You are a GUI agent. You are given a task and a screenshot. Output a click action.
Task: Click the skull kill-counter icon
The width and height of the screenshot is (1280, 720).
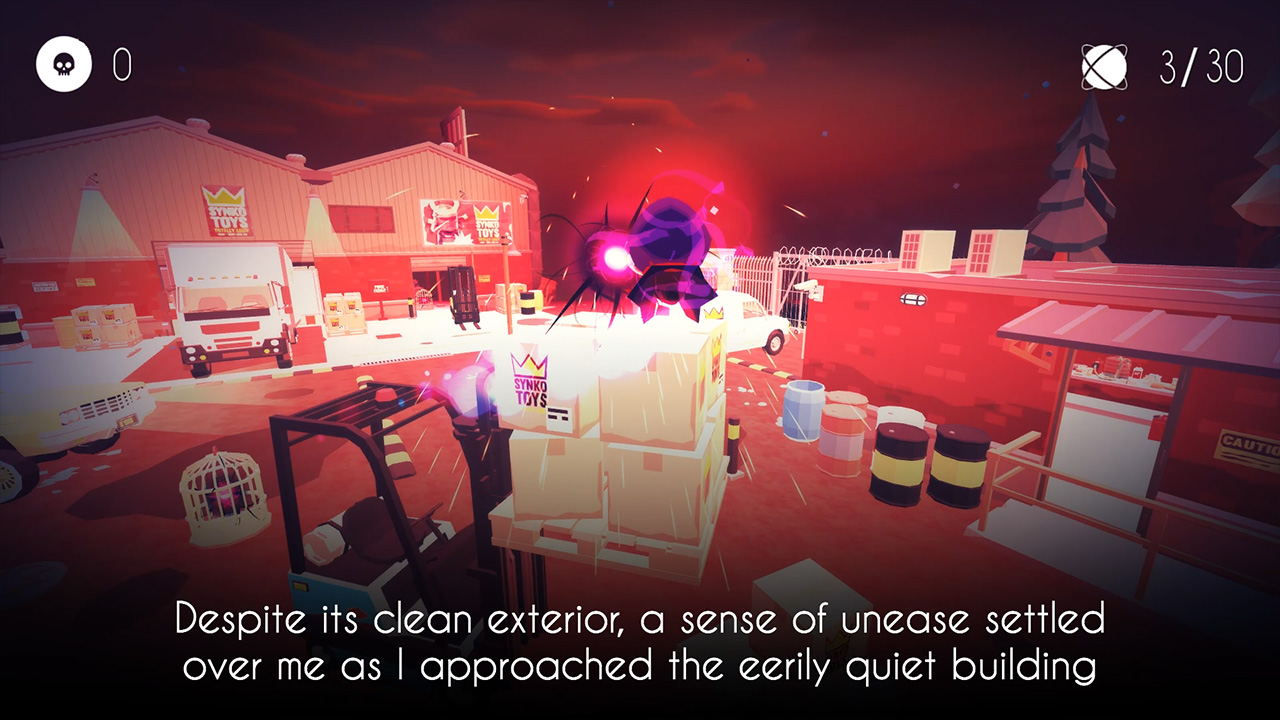(x=63, y=63)
